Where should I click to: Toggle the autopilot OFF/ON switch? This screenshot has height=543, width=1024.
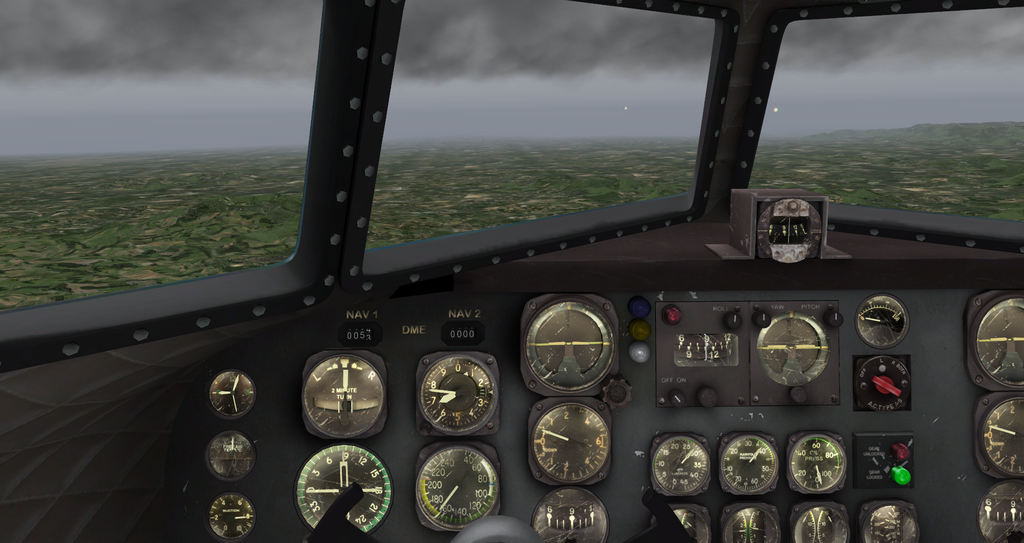click(677, 397)
